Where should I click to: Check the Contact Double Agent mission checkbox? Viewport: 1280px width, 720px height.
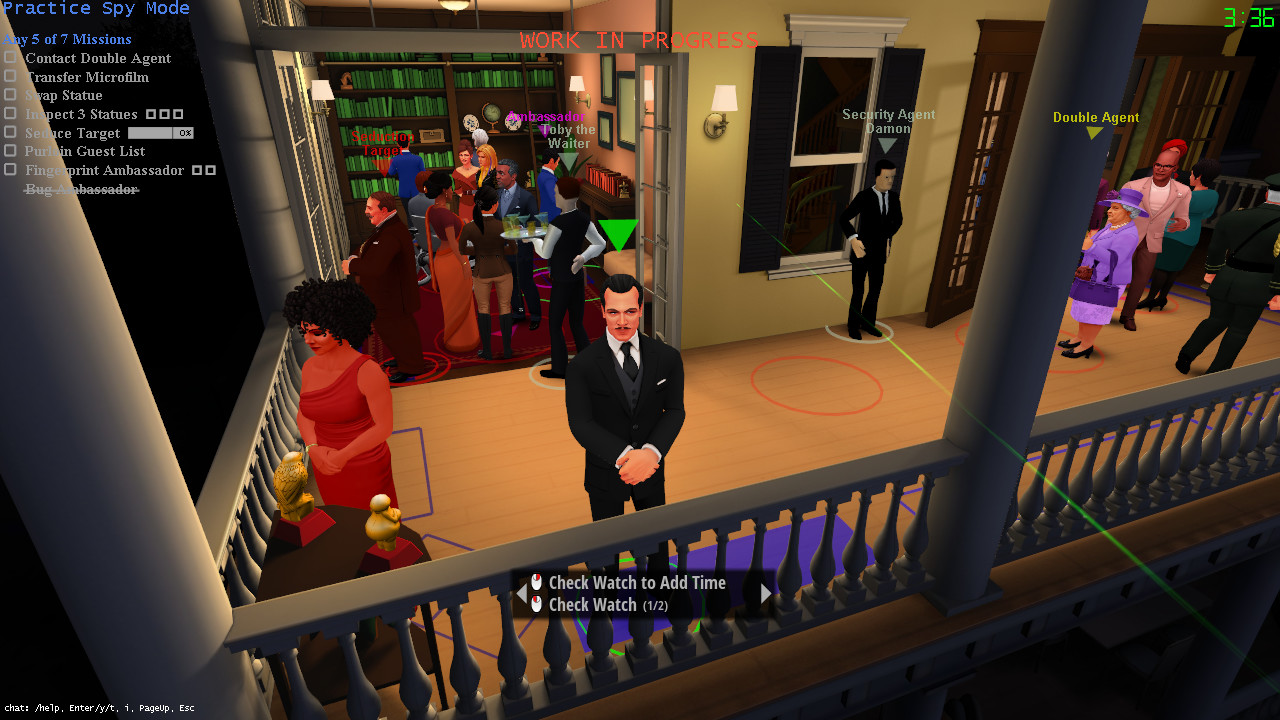tap(11, 58)
